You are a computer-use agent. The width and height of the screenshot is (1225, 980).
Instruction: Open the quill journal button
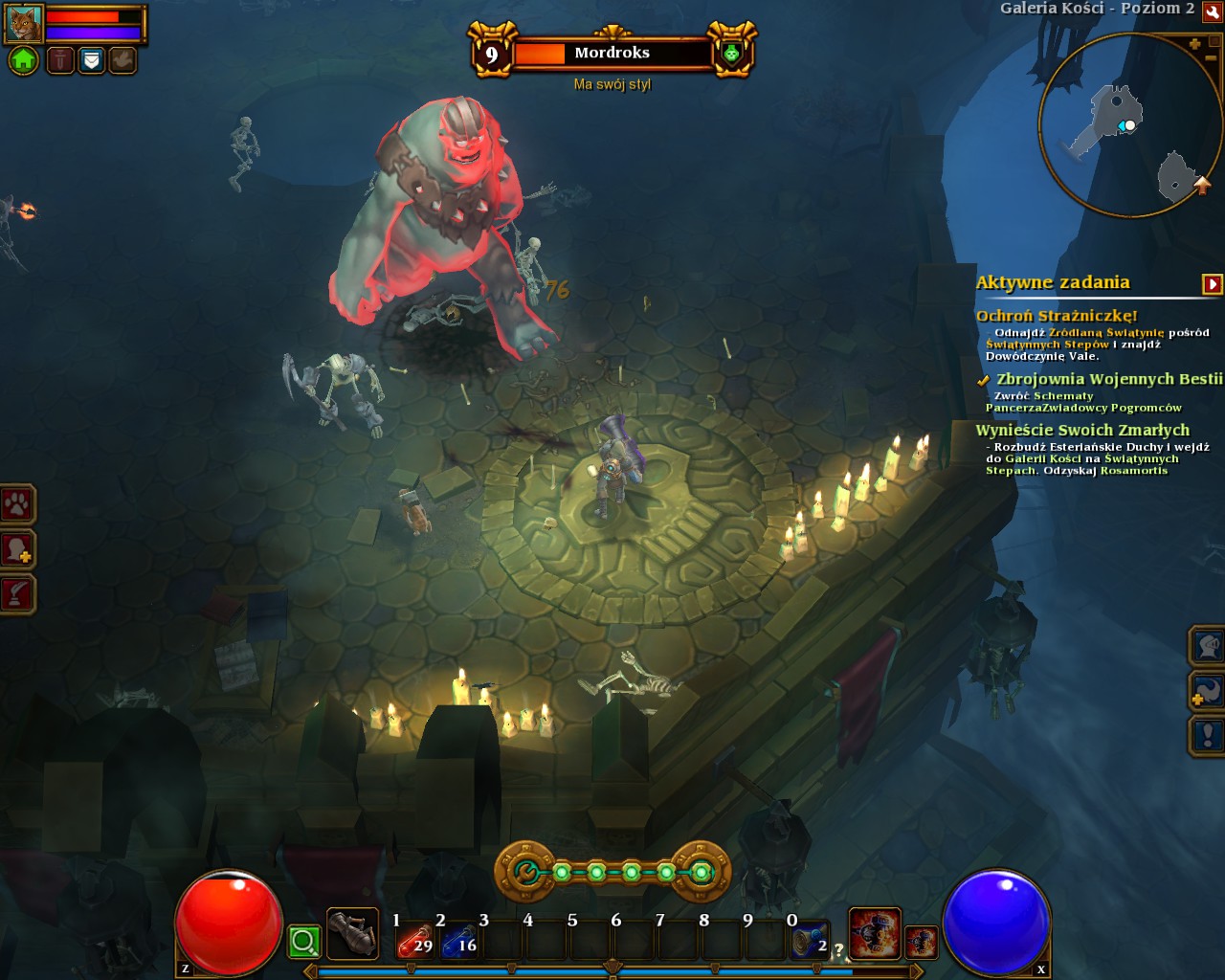coord(18,594)
